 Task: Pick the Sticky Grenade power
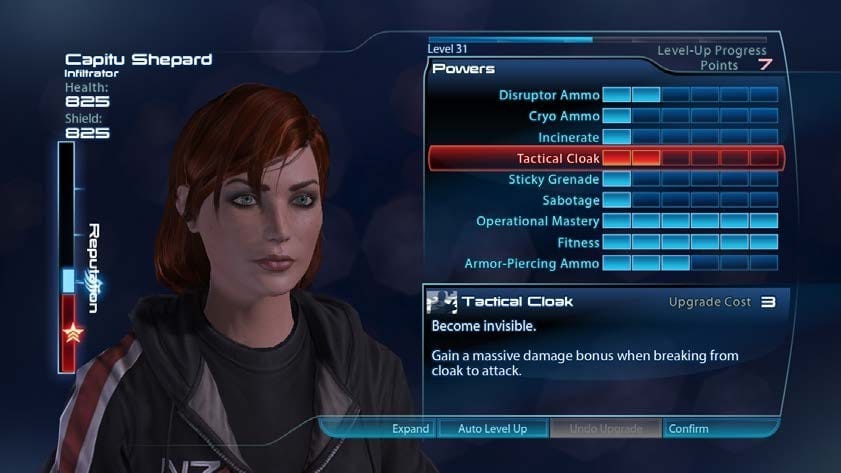(553, 179)
